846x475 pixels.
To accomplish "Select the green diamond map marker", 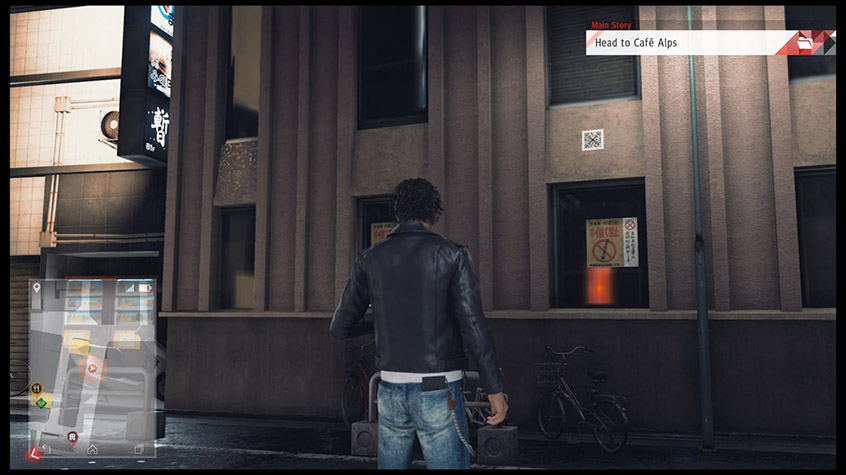I will [x=39, y=402].
